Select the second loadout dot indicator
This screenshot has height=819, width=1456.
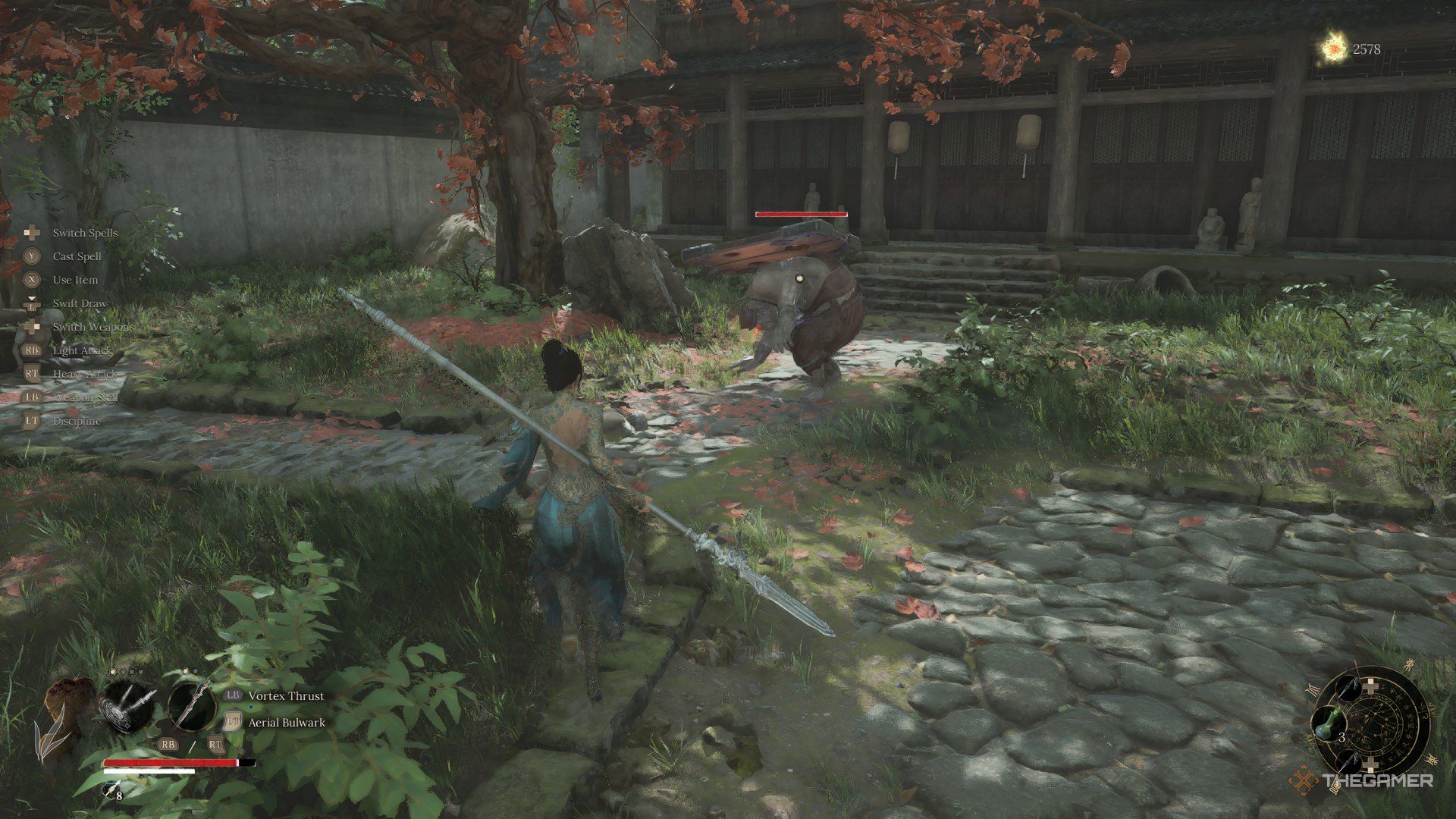click(x=123, y=671)
